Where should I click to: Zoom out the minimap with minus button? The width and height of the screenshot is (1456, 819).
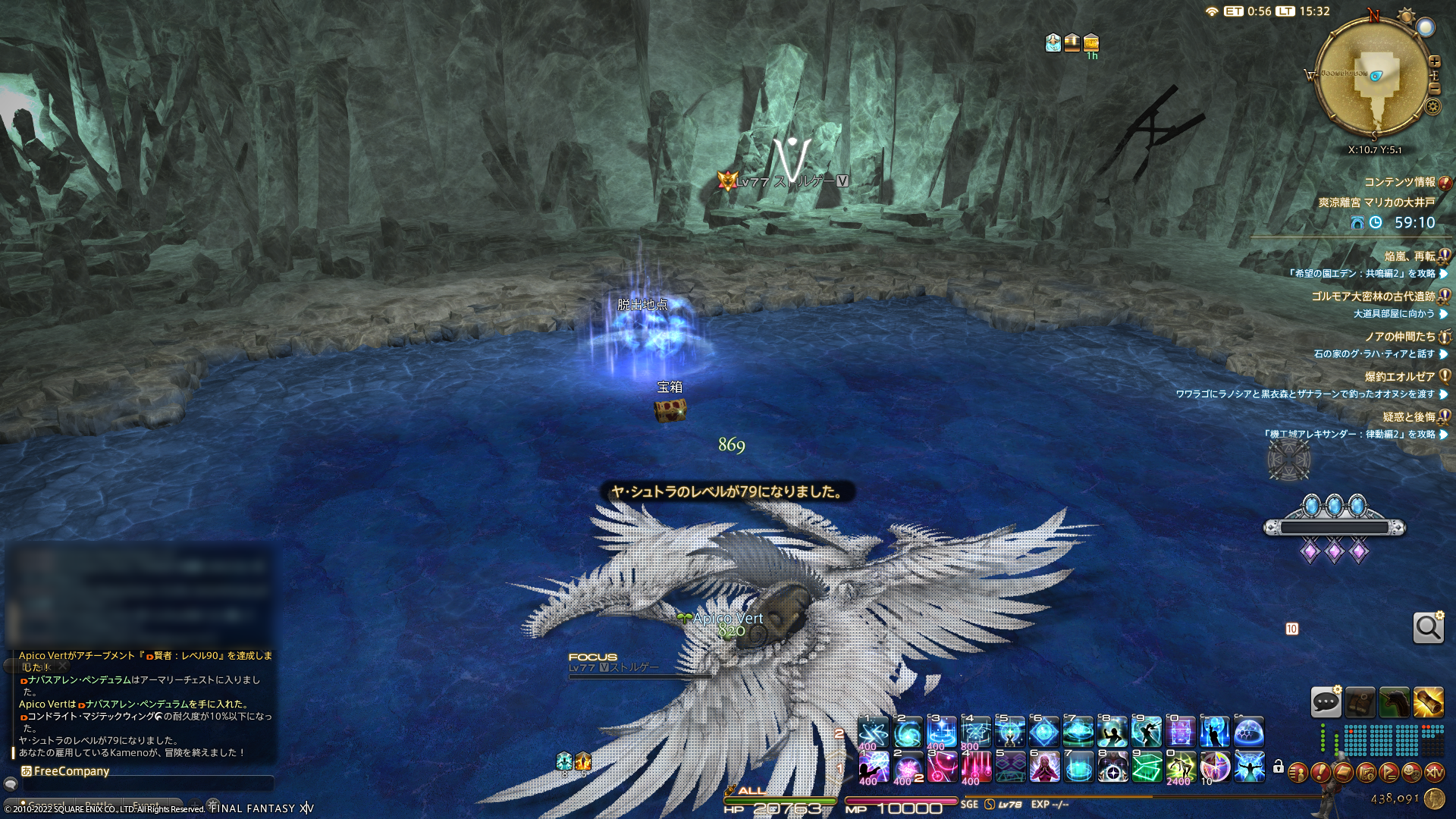pos(1434,89)
